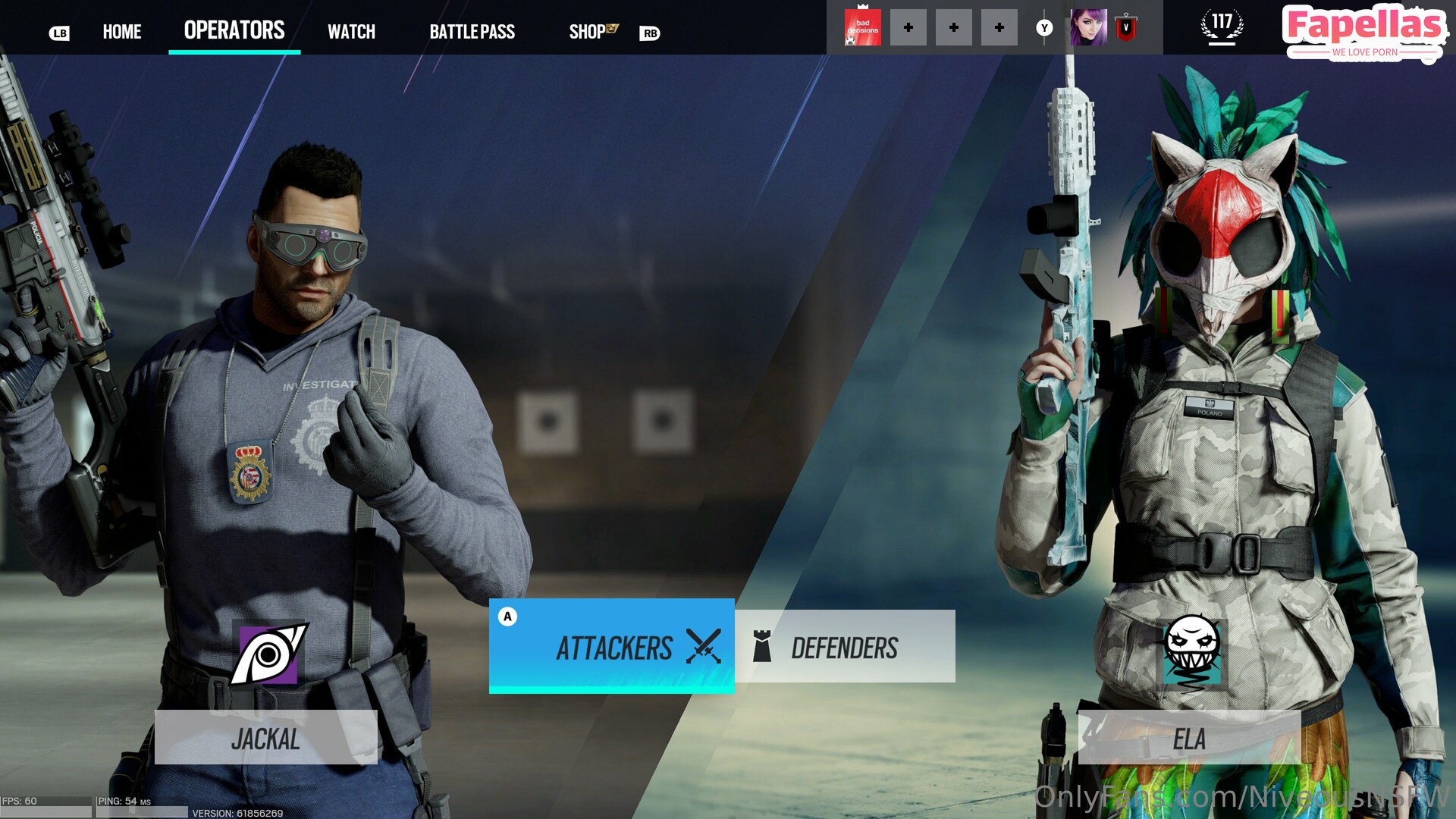Select the Jackal operator label
Viewport: 1456px width, 819px height.
(x=265, y=738)
